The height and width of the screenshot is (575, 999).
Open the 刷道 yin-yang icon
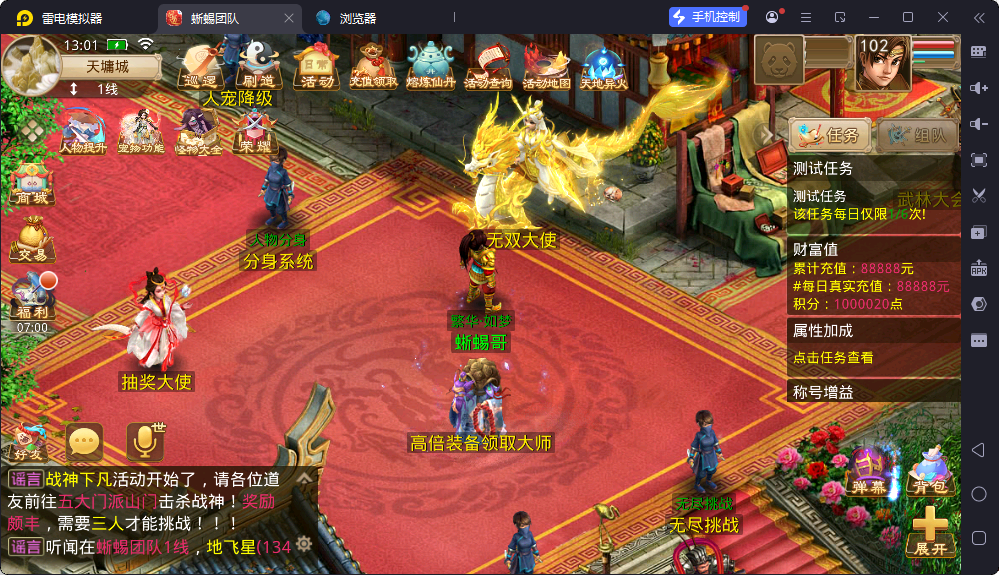[257, 65]
